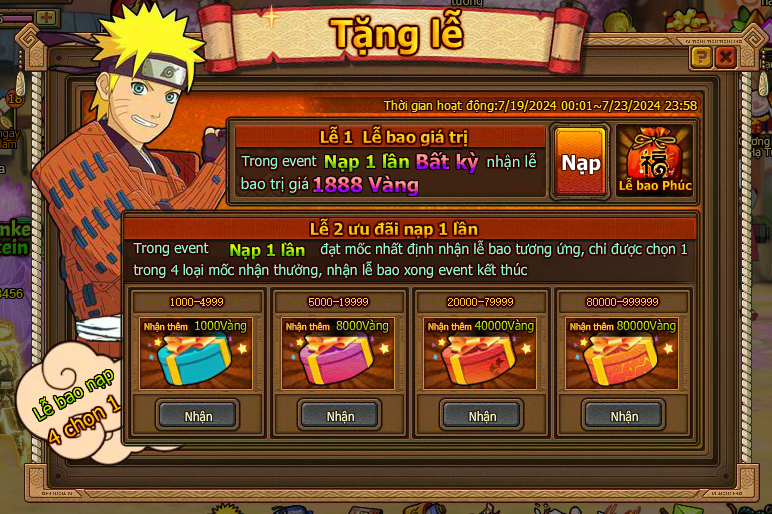Open the question mark help button

(701, 57)
